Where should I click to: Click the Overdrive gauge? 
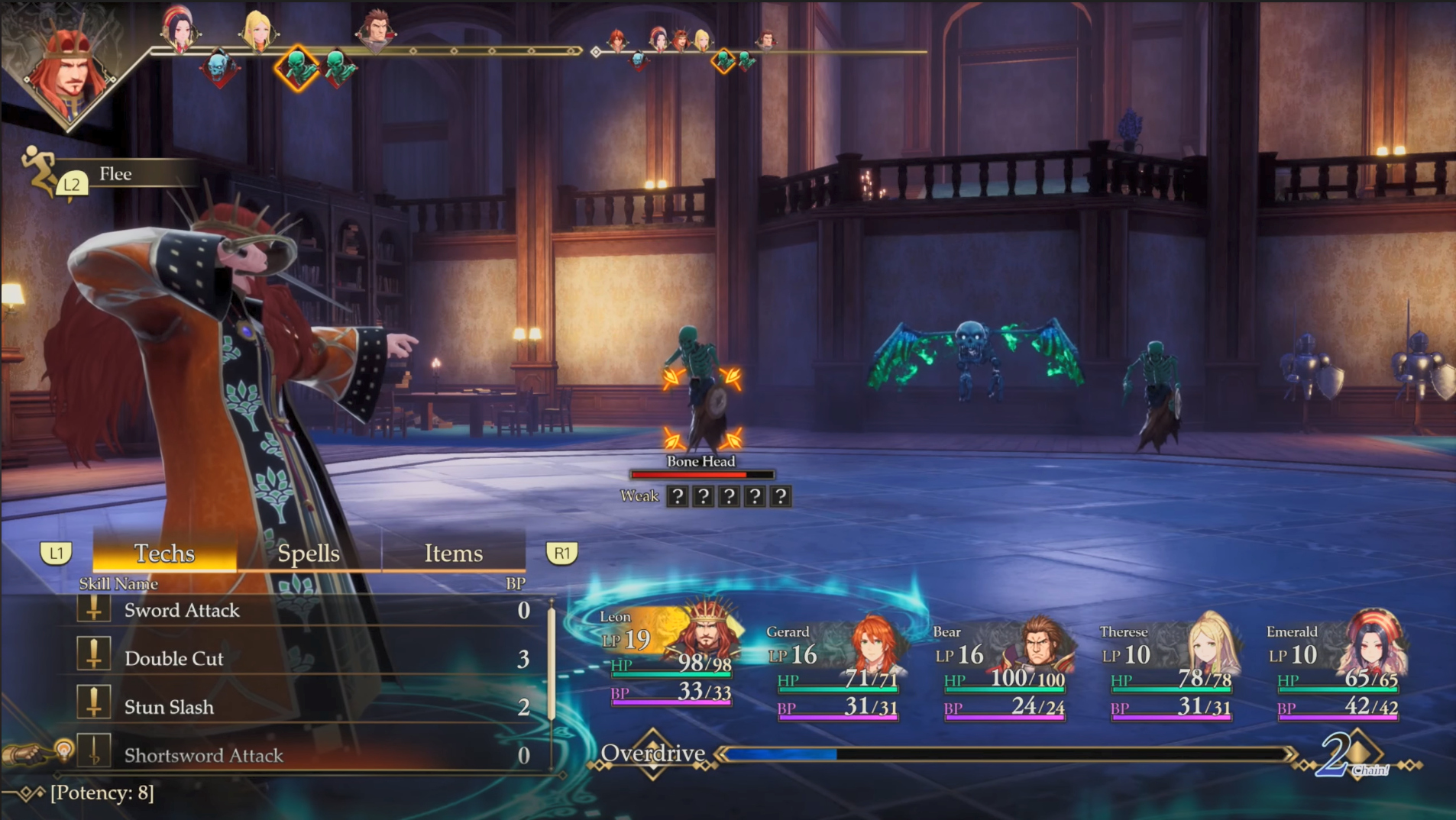(1005, 754)
